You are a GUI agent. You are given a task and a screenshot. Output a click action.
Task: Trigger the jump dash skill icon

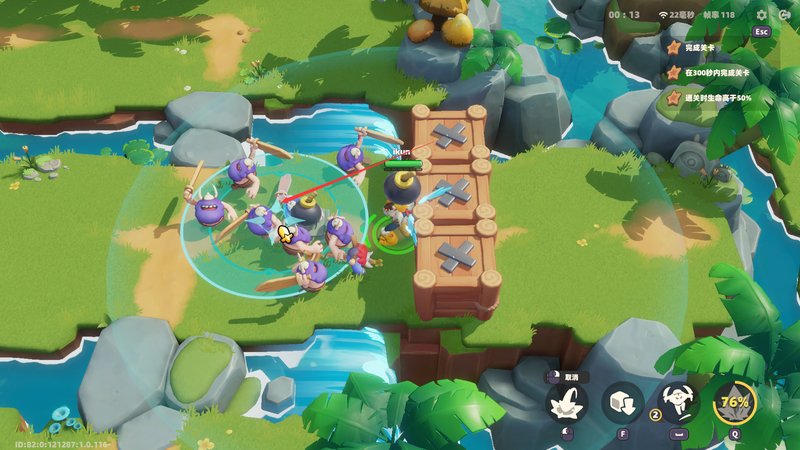tap(679, 403)
